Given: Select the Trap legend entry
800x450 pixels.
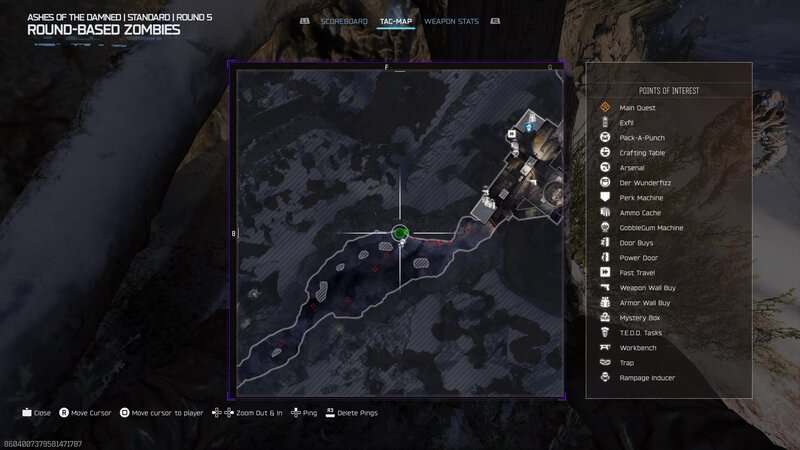Looking at the screenshot, I should pos(627,363).
